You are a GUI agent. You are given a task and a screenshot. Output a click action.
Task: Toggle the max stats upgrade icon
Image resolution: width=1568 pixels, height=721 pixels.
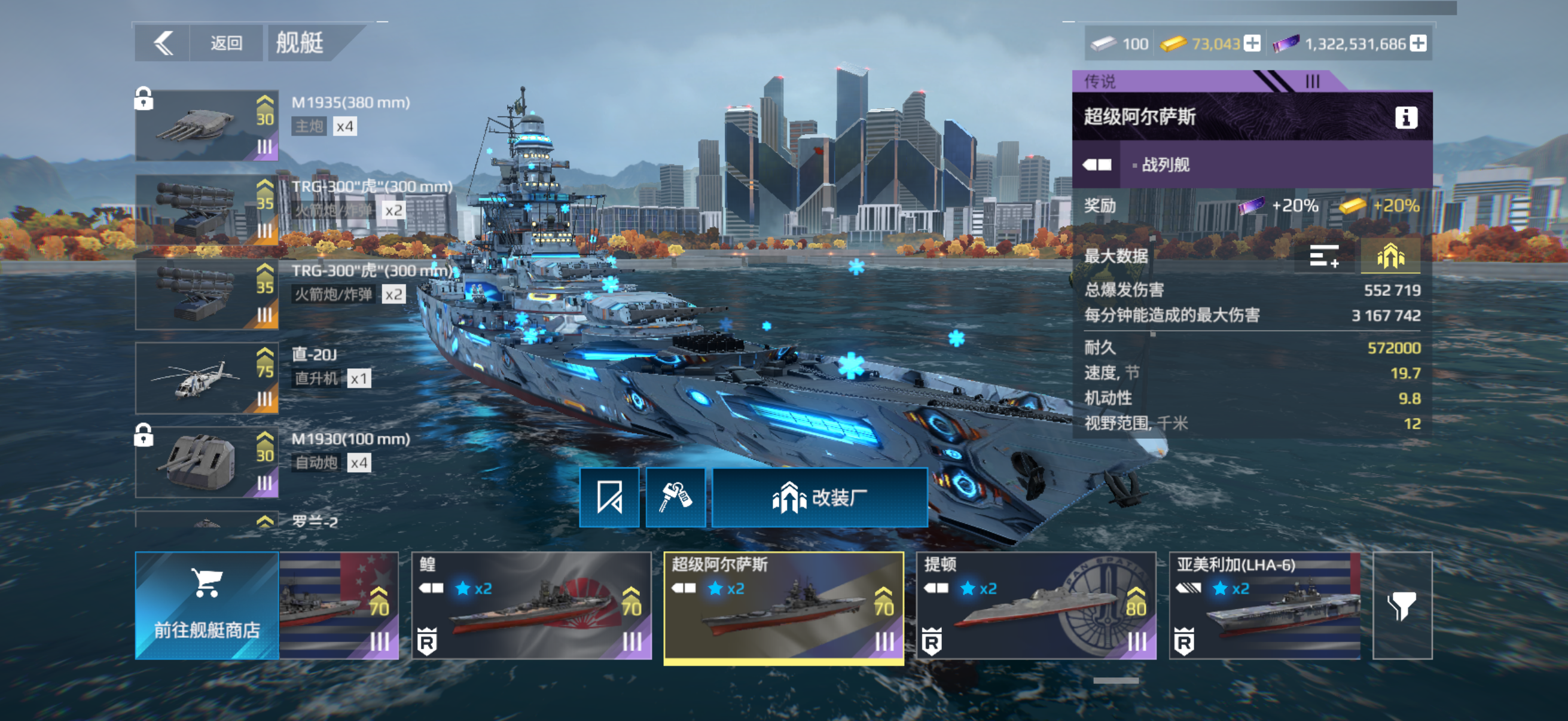(x=1390, y=256)
